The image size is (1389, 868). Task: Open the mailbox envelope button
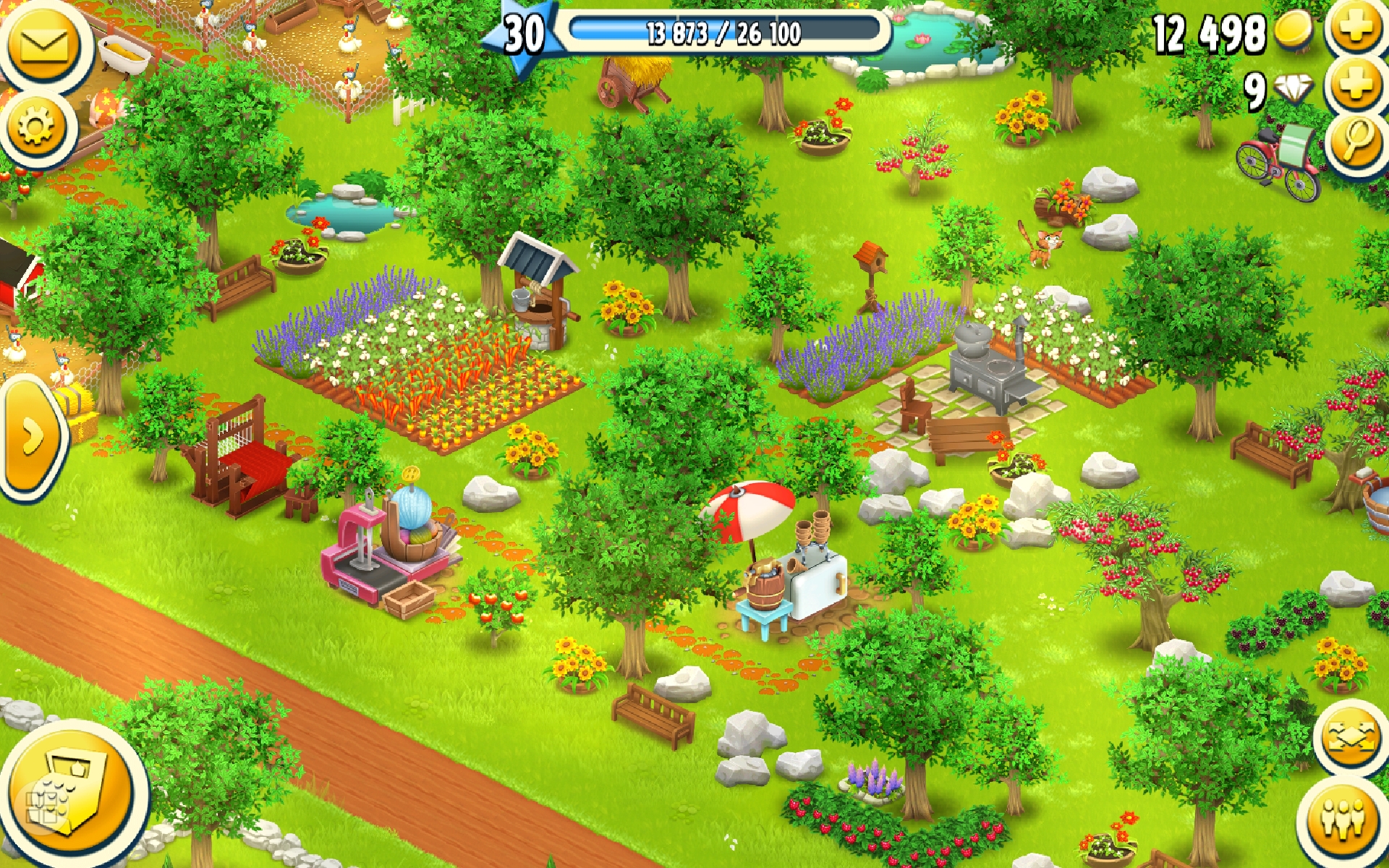pyautogui.click(x=43, y=45)
